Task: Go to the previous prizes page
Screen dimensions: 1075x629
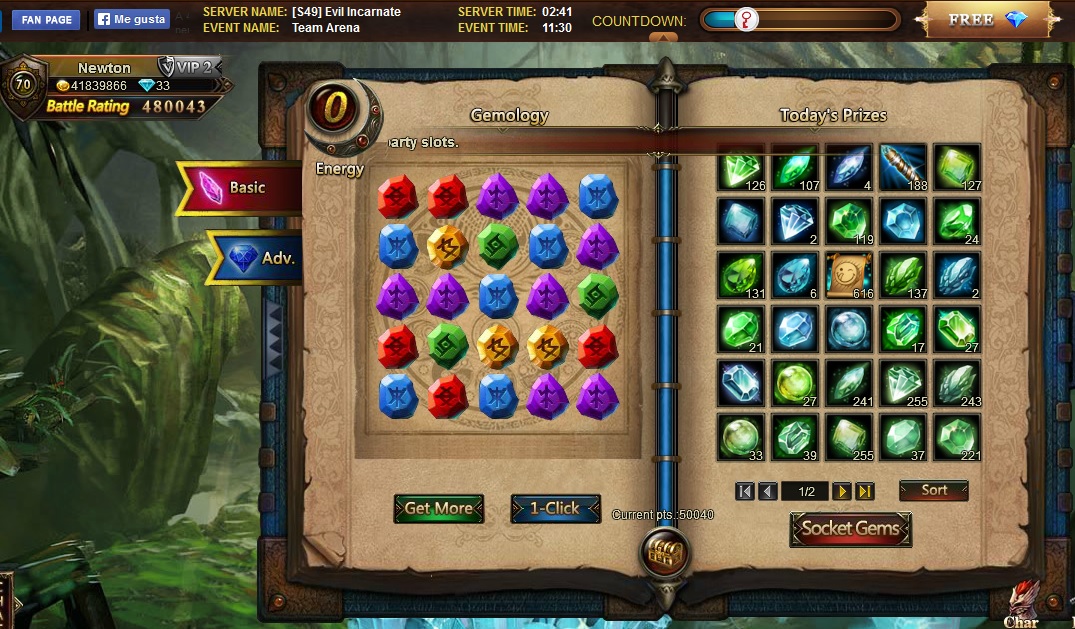Action: pos(767,491)
